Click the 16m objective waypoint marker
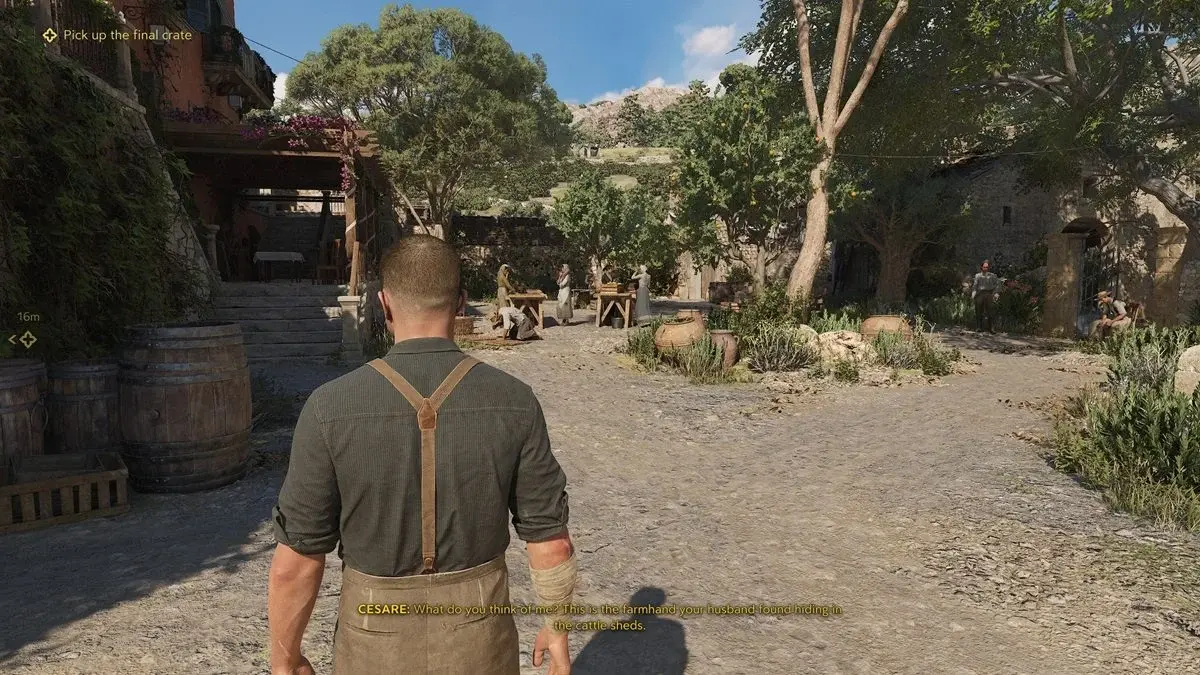The image size is (1200, 675). point(27,339)
